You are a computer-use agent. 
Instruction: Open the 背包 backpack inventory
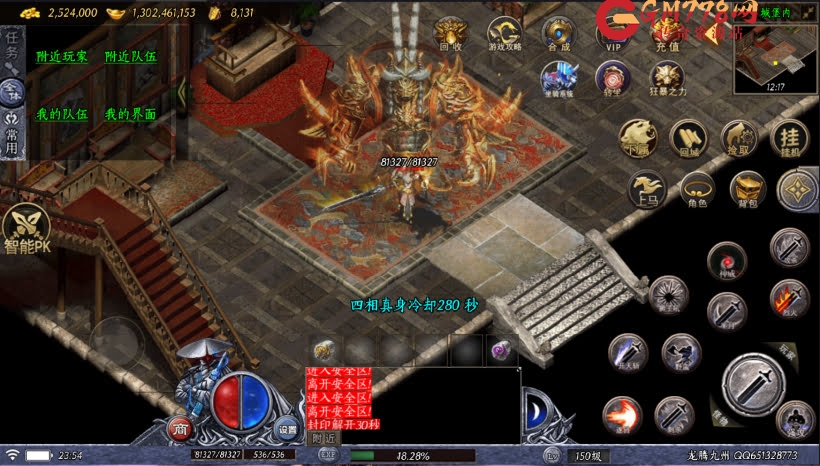tap(747, 187)
